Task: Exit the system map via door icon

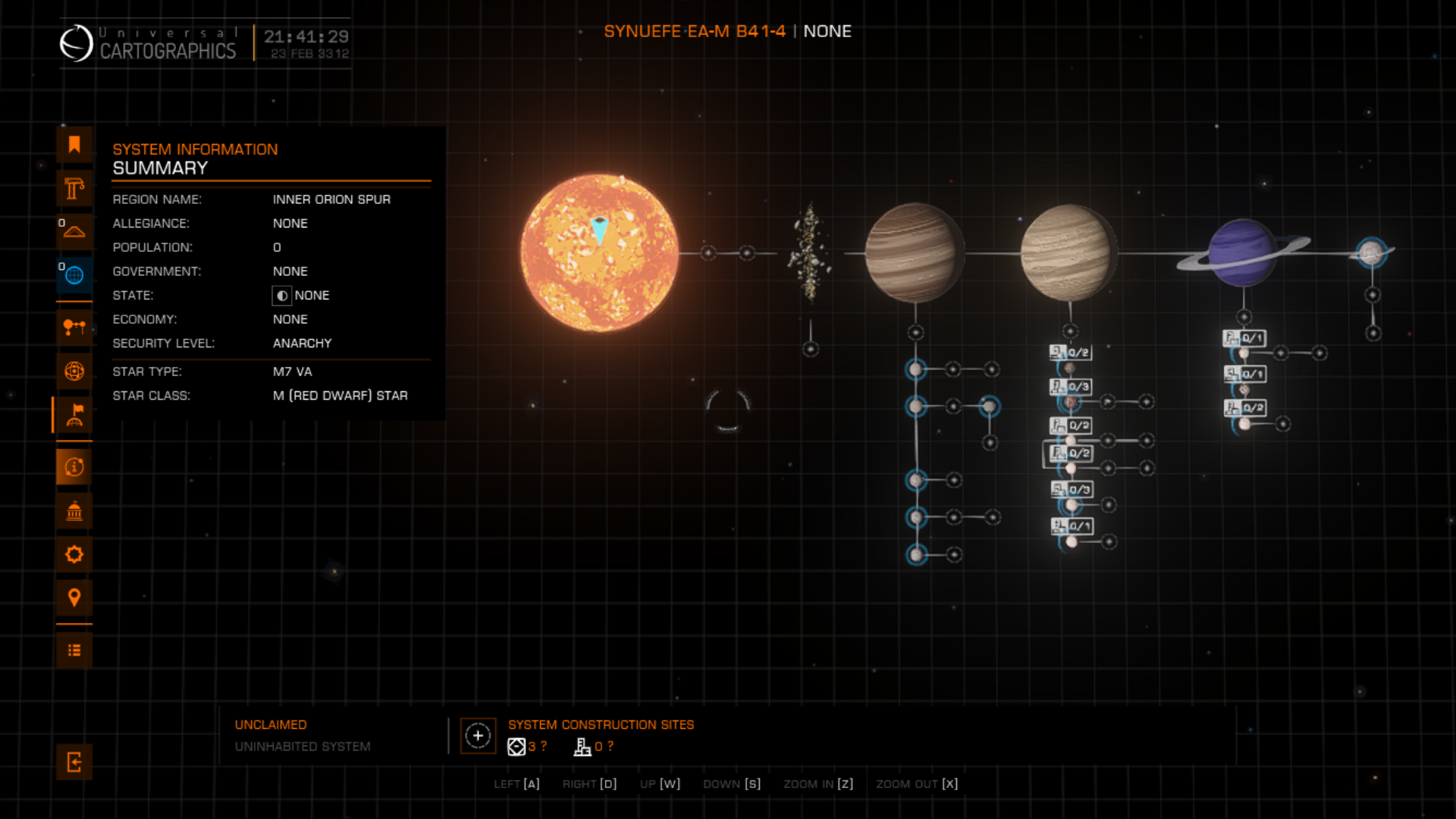Action: tap(74, 762)
